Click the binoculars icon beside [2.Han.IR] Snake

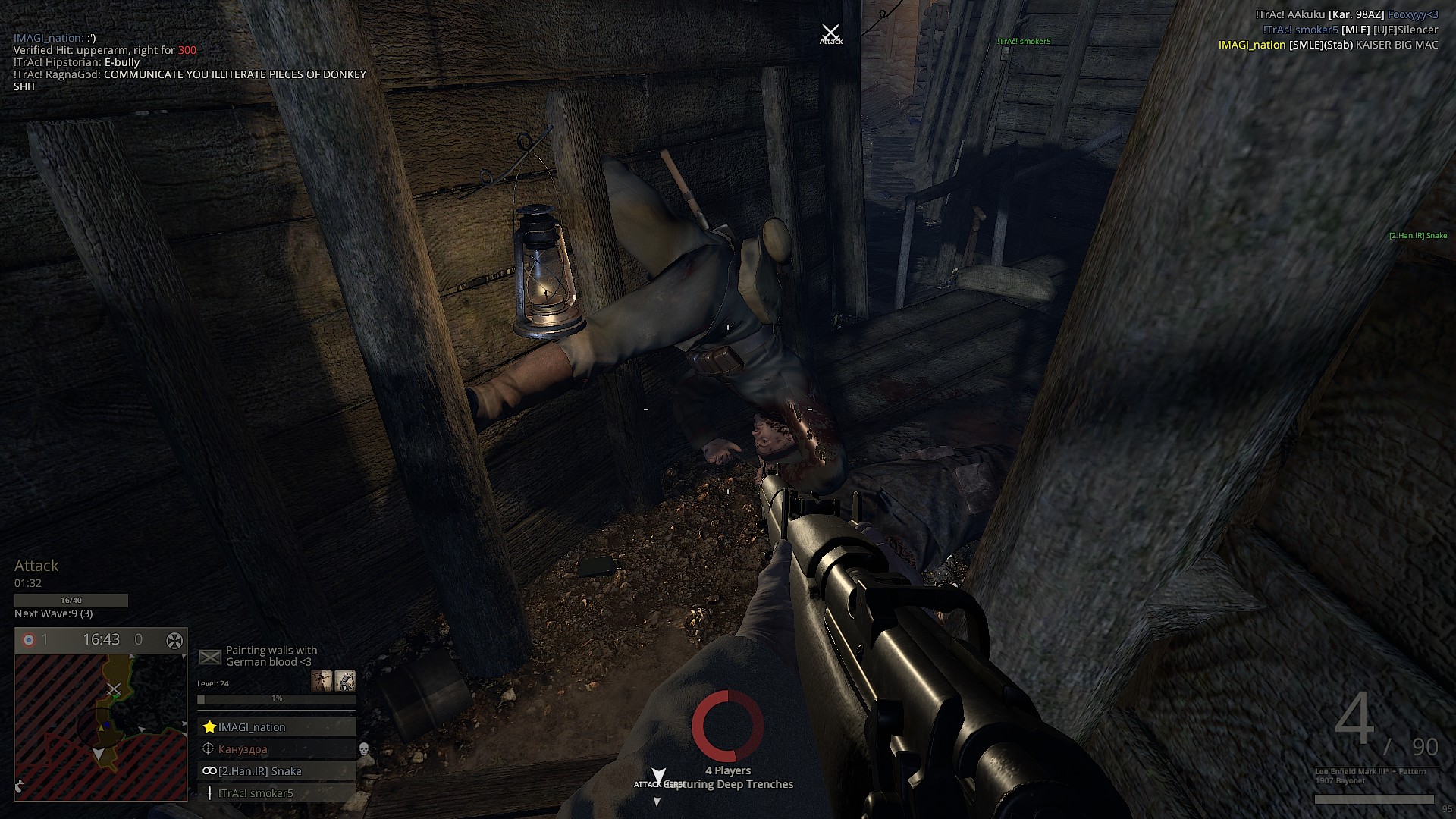pos(210,771)
